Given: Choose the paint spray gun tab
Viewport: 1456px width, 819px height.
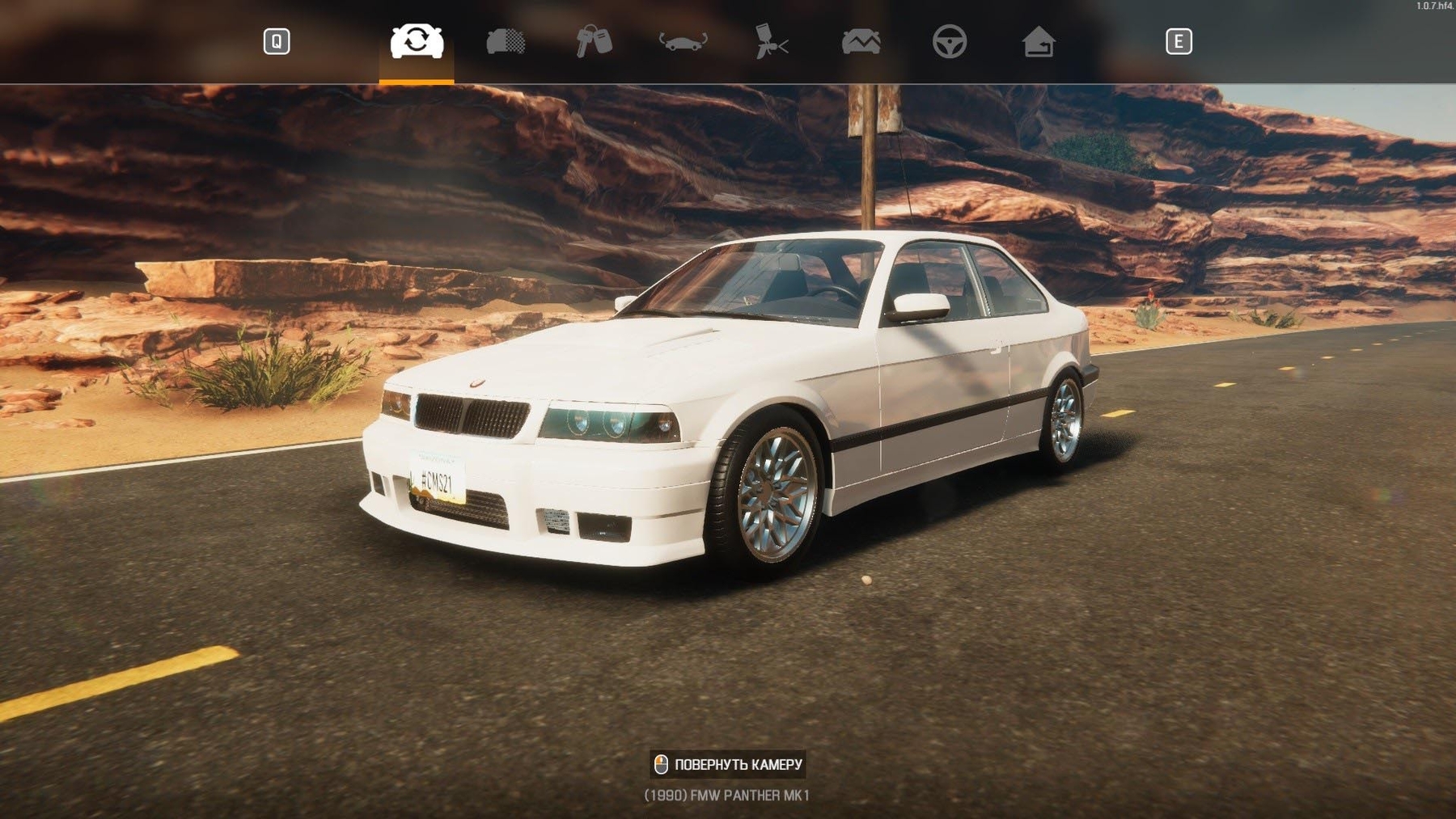Looking at the screenshot, I should [x=772, y=41].
